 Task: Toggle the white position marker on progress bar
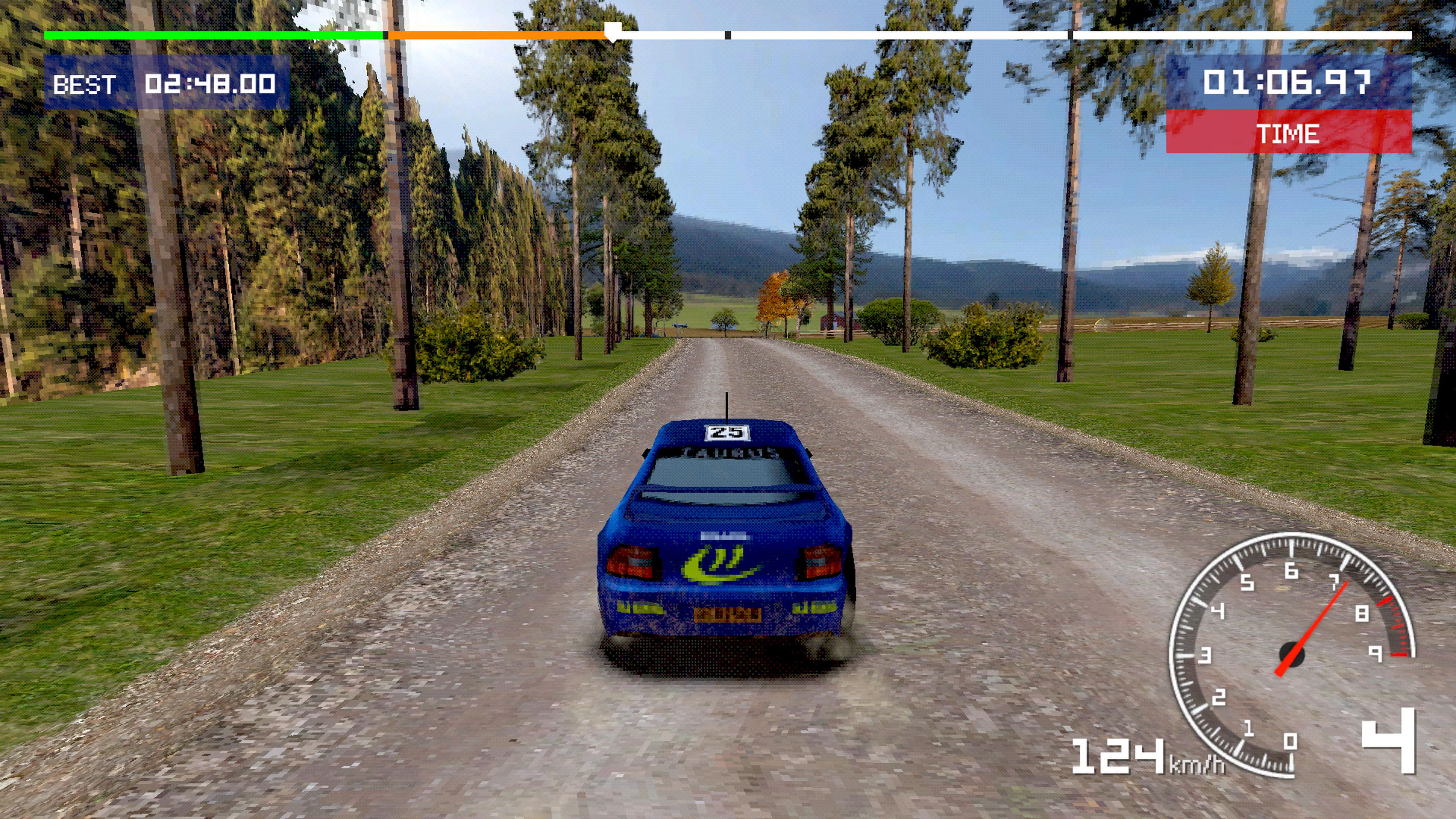point(614,31)
